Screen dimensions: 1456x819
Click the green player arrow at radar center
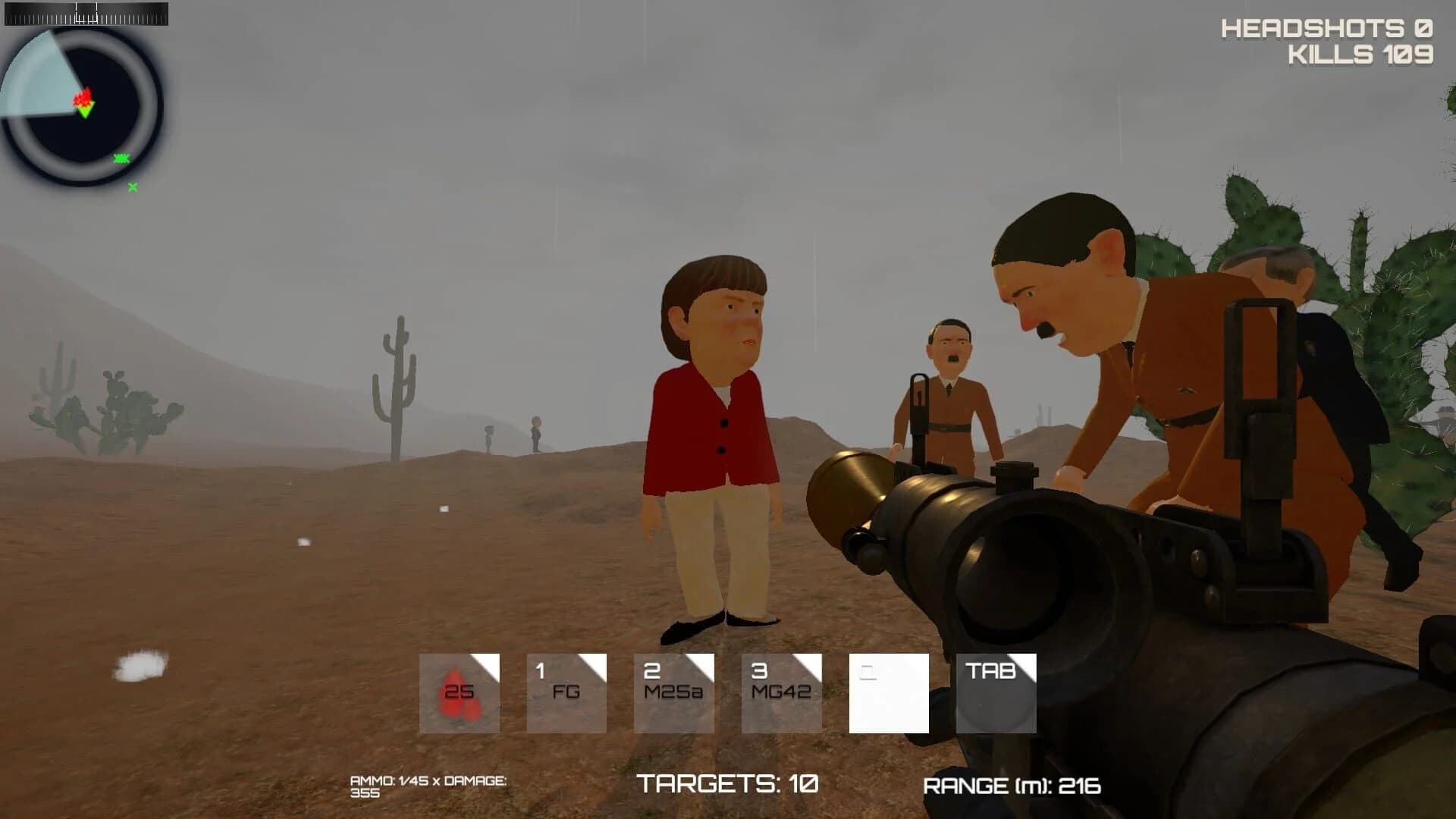point(85,114)
